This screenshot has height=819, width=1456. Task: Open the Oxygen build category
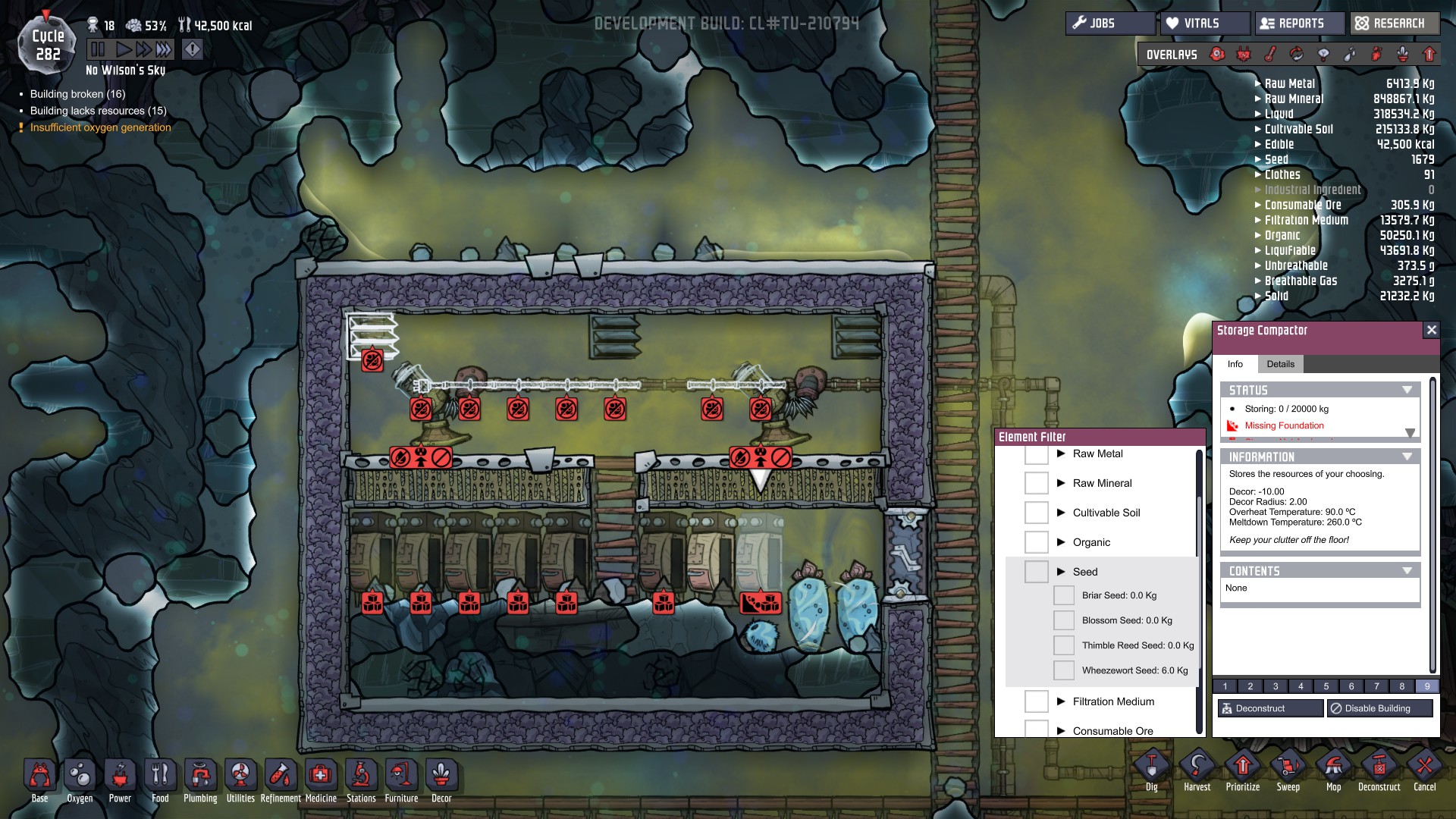click(80, 779)
